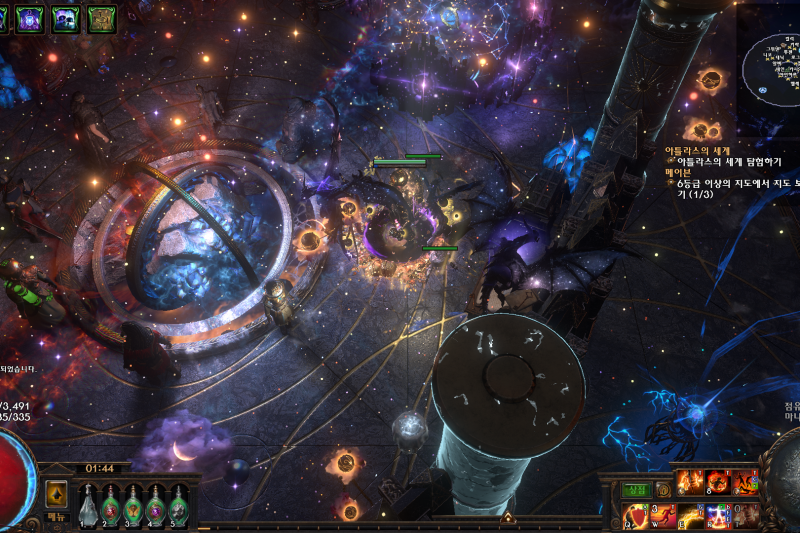Activate the red shield skill on Q

637,516
